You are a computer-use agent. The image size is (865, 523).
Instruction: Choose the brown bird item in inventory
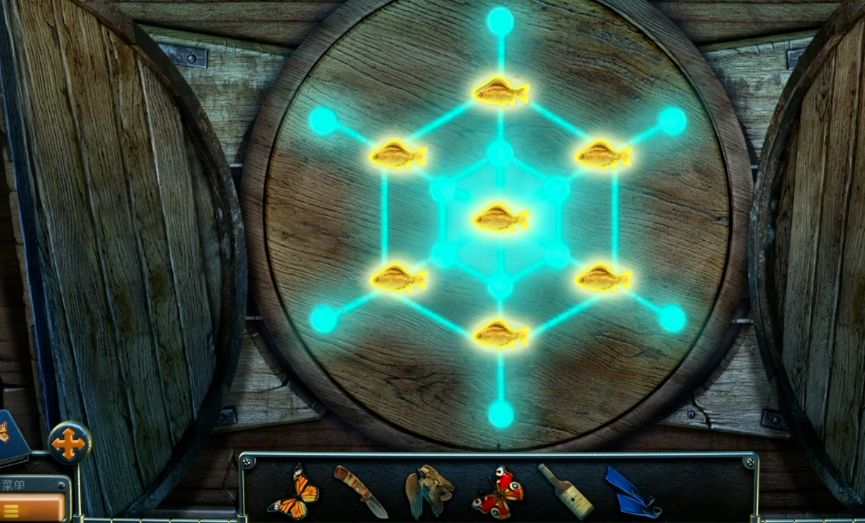(x=430, y=490)
